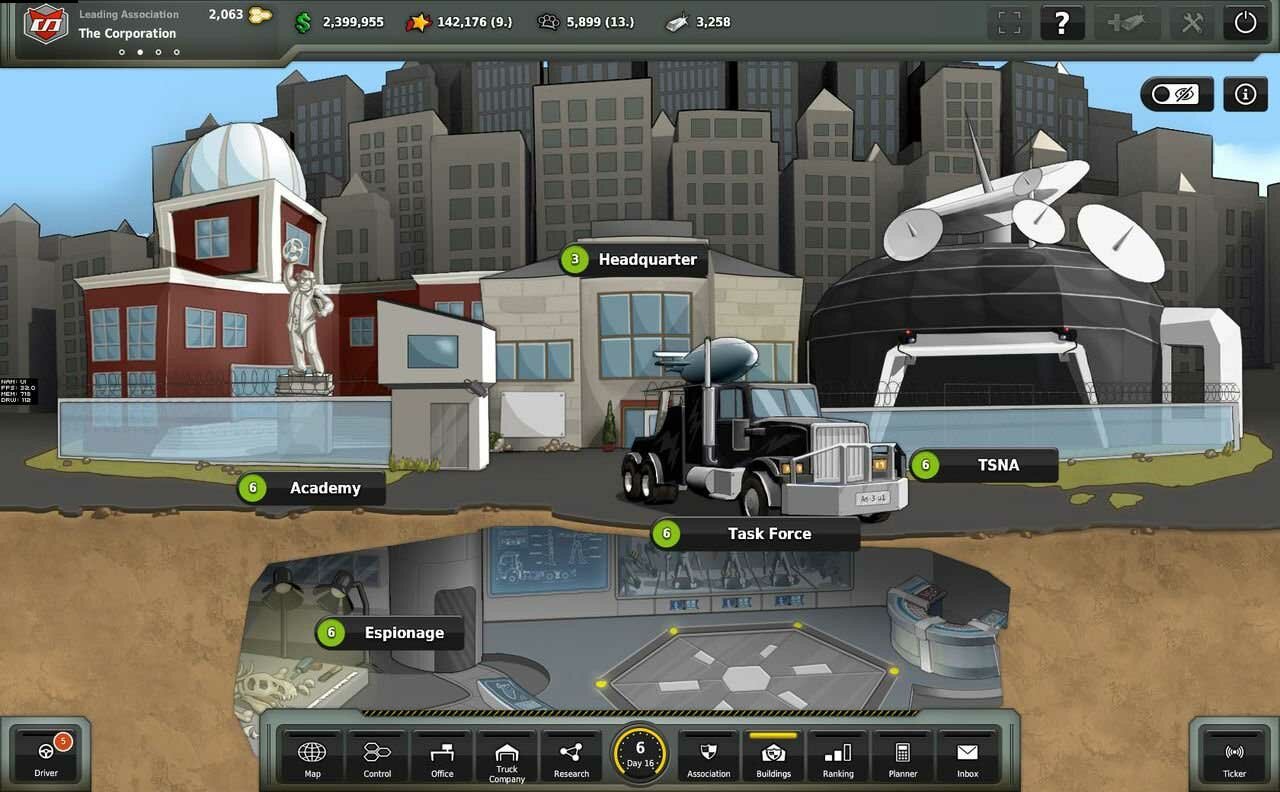Toggle the label visibility switch

[x=1176, y=94]
